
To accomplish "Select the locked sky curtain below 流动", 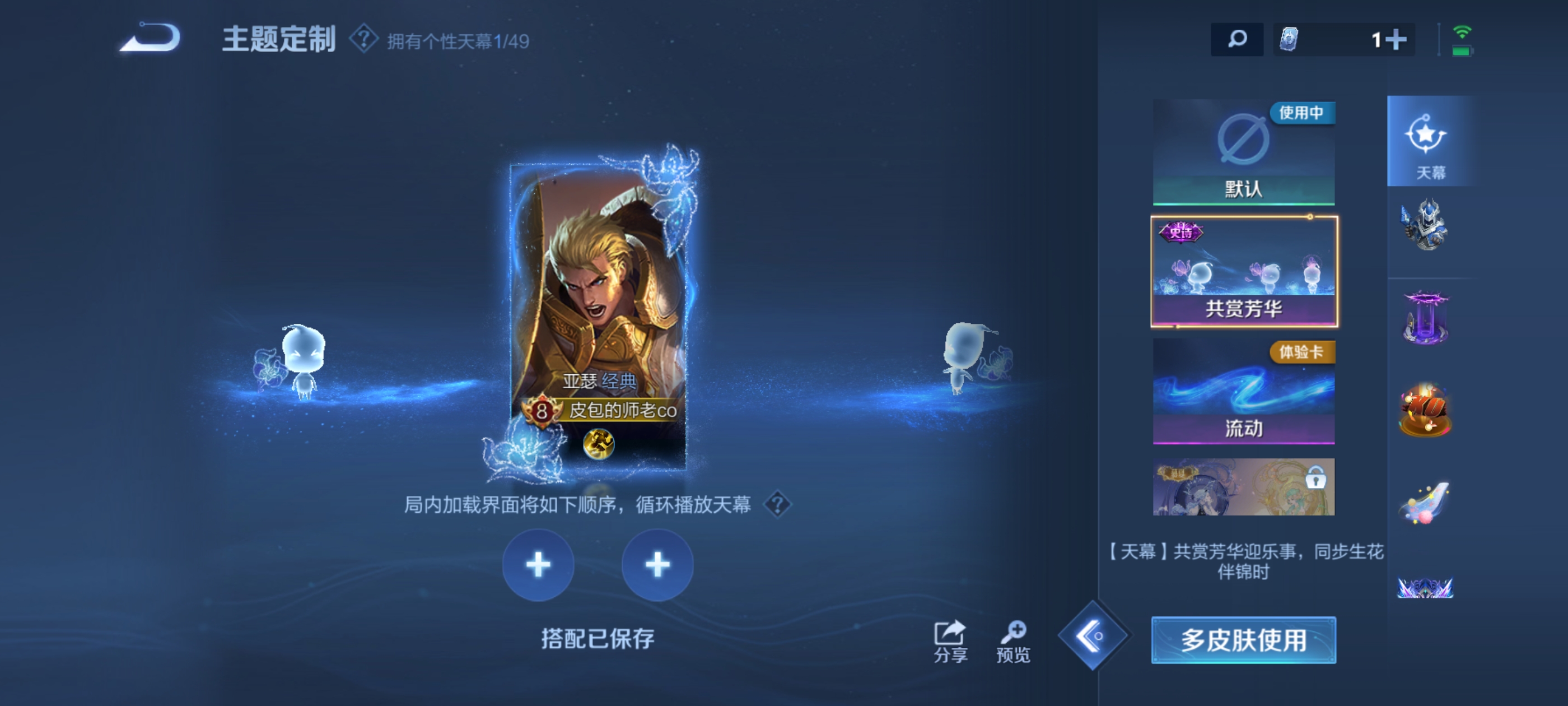I will (x=1244, y=487).
